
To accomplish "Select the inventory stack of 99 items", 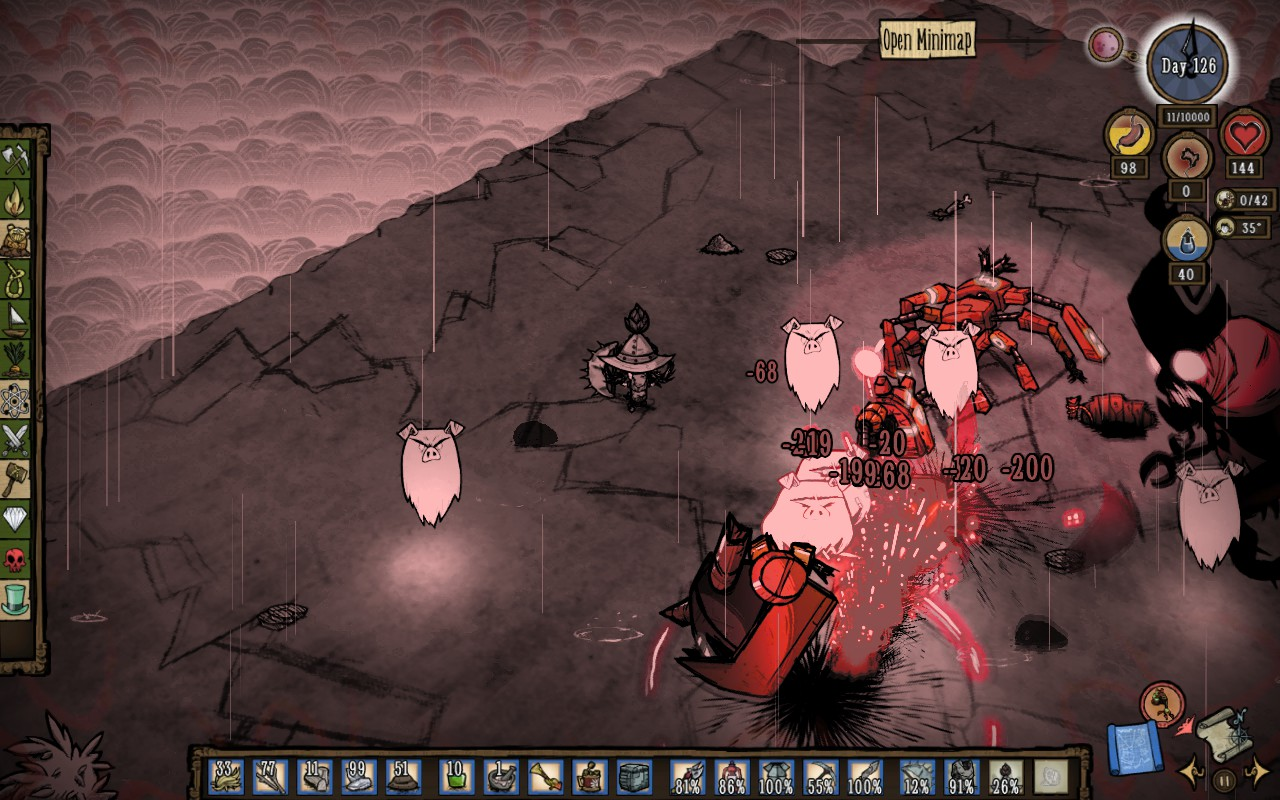I will click(x=359, y=776).
